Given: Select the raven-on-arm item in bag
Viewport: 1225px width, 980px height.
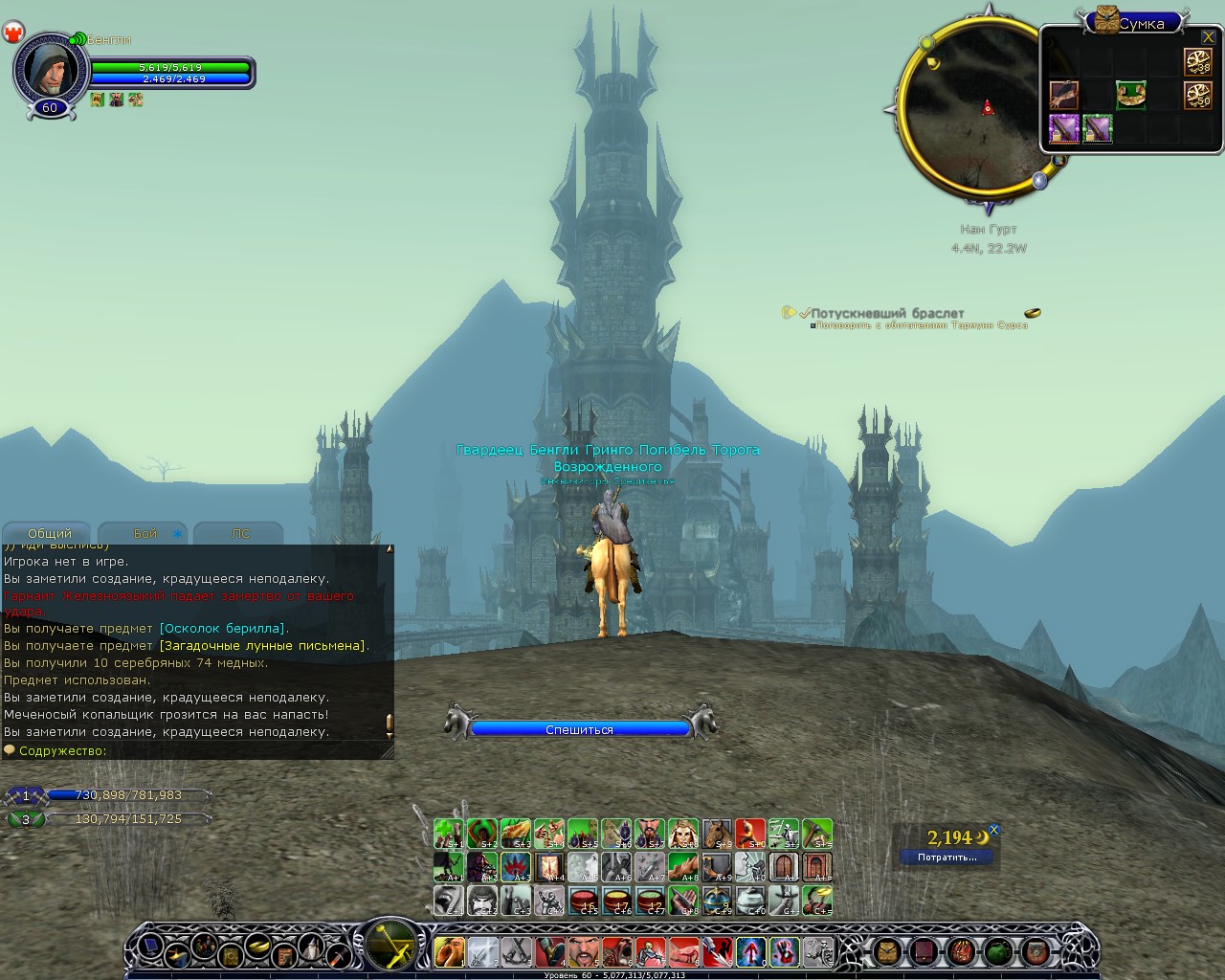Looking at the screenshot, I should coord(1063,95).
